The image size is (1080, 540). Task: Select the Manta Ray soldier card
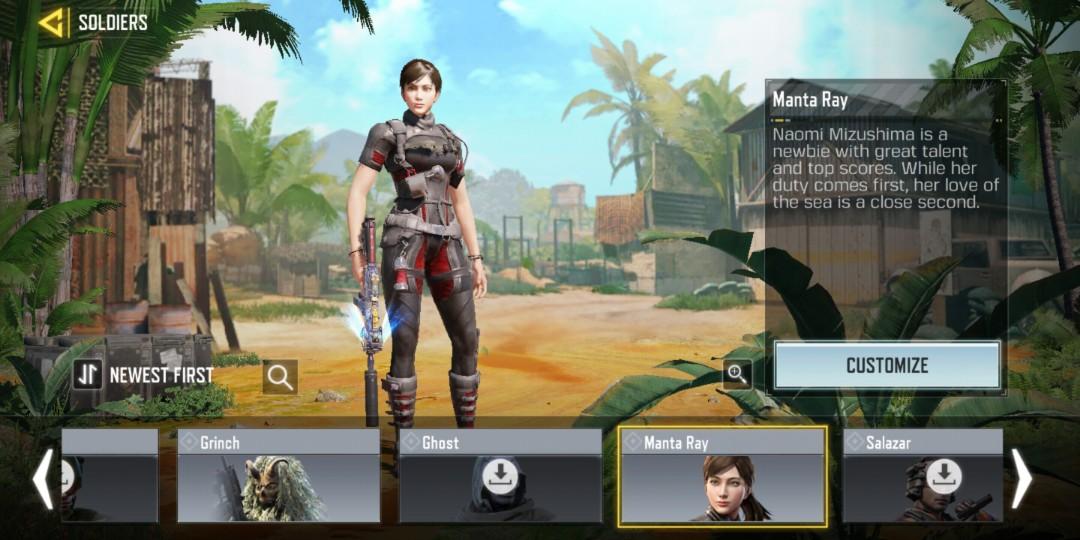[722, 476]
